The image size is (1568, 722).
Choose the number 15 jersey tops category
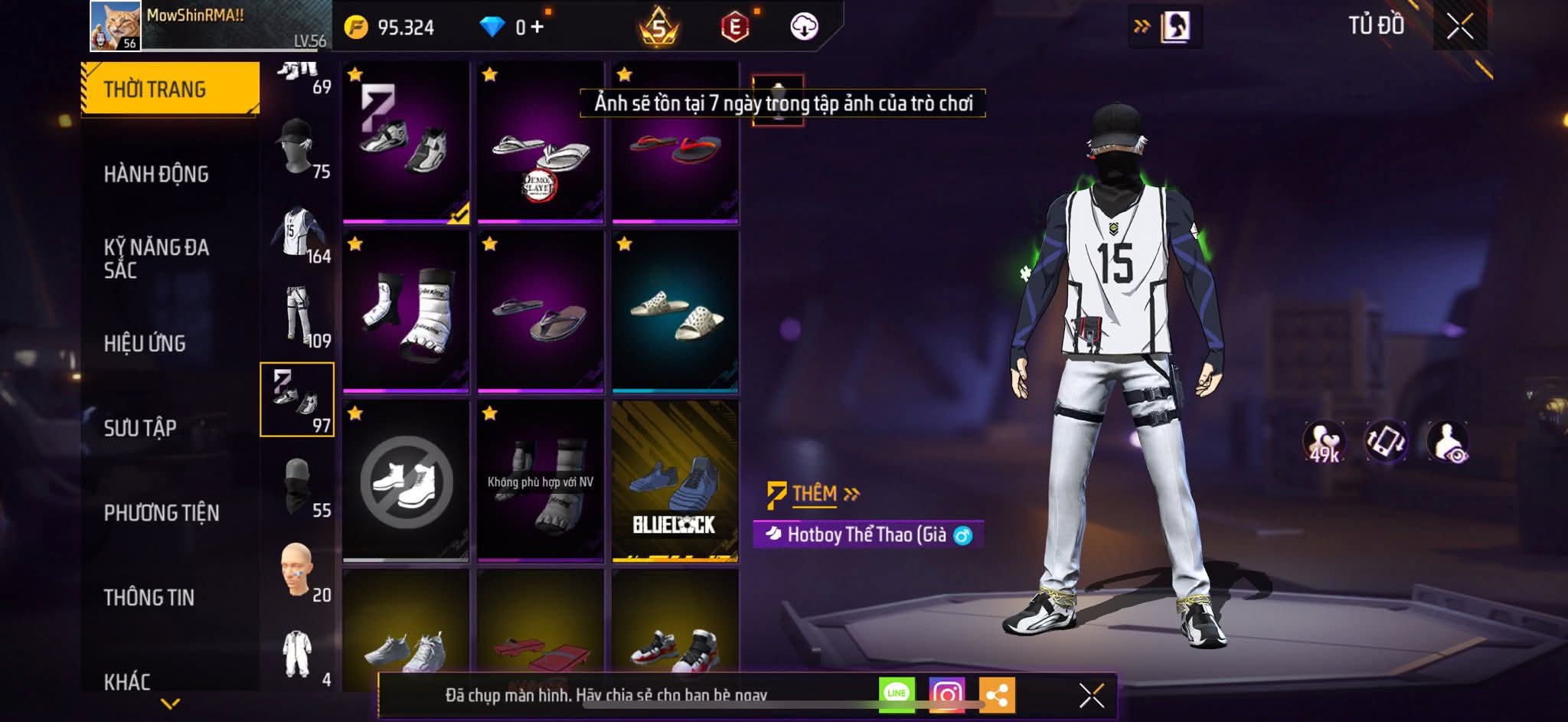tap(297, 232)
